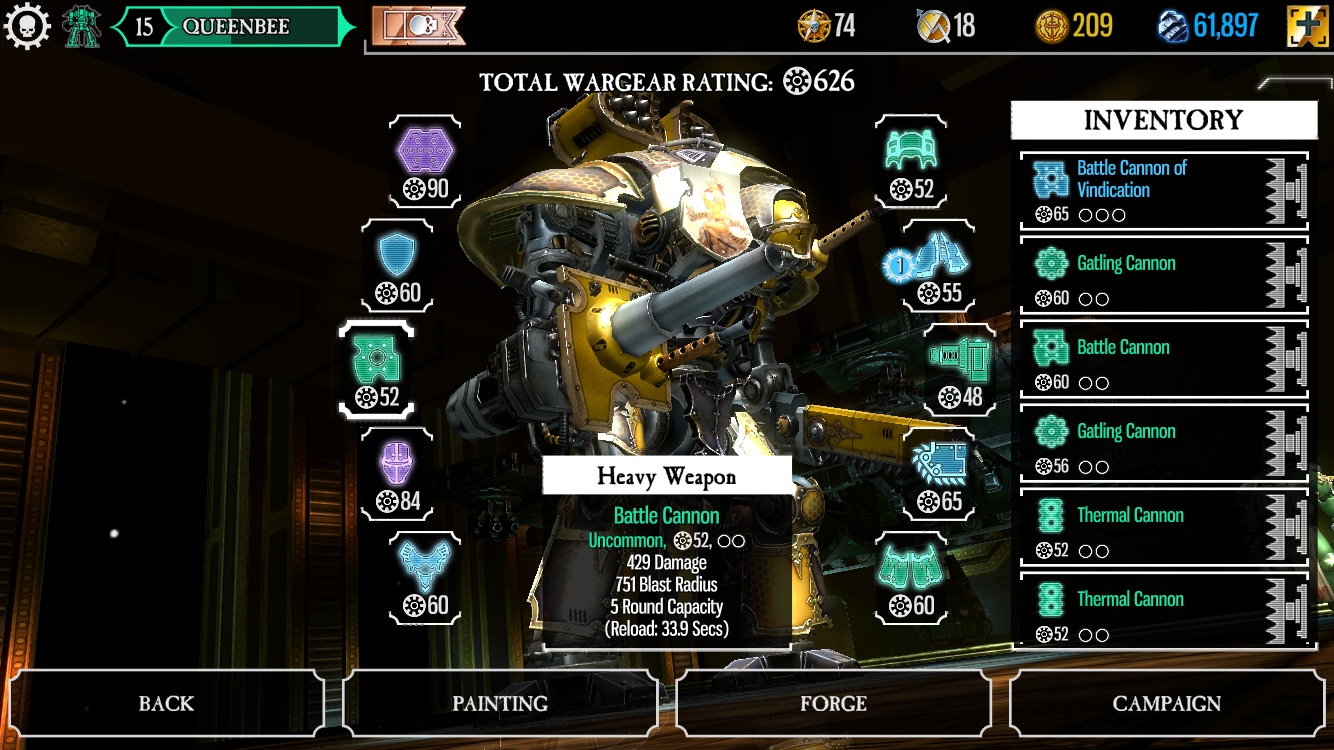The width and height of the screenshot is (1334, 750).
Task: Click the green knight icon beside the profile
Action: 82,27
